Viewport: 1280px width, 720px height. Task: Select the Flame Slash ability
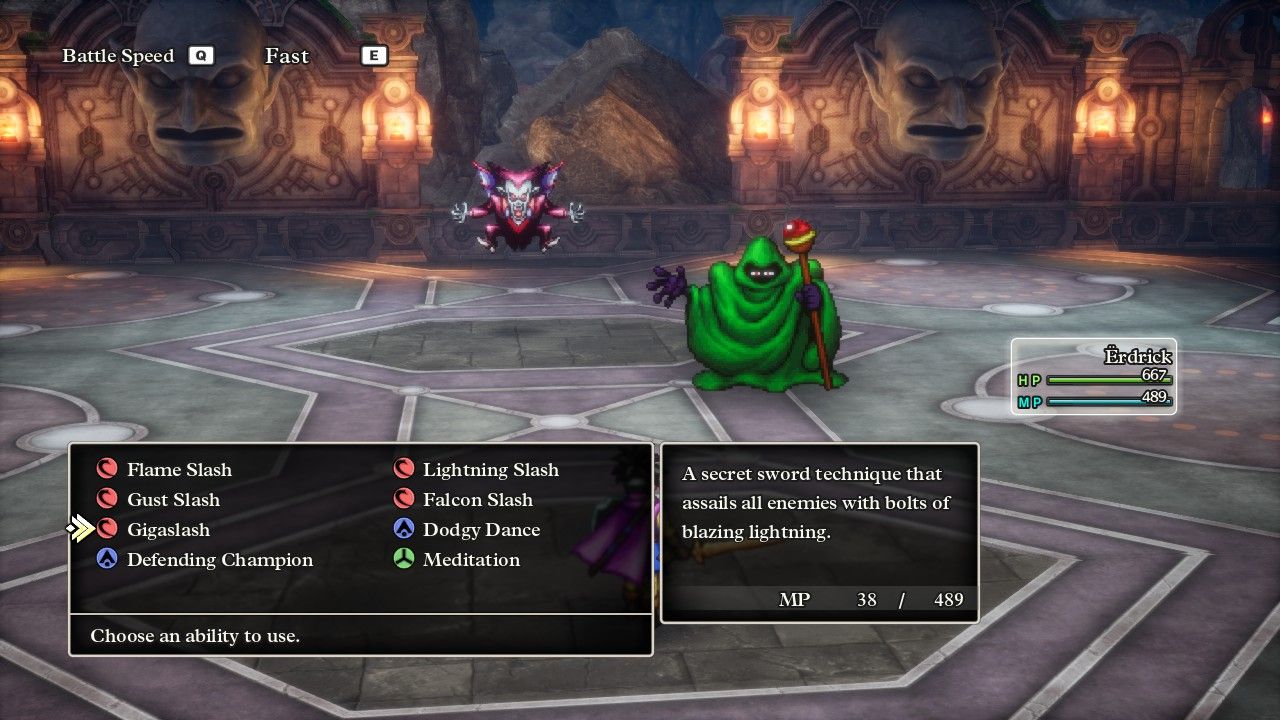178,470
